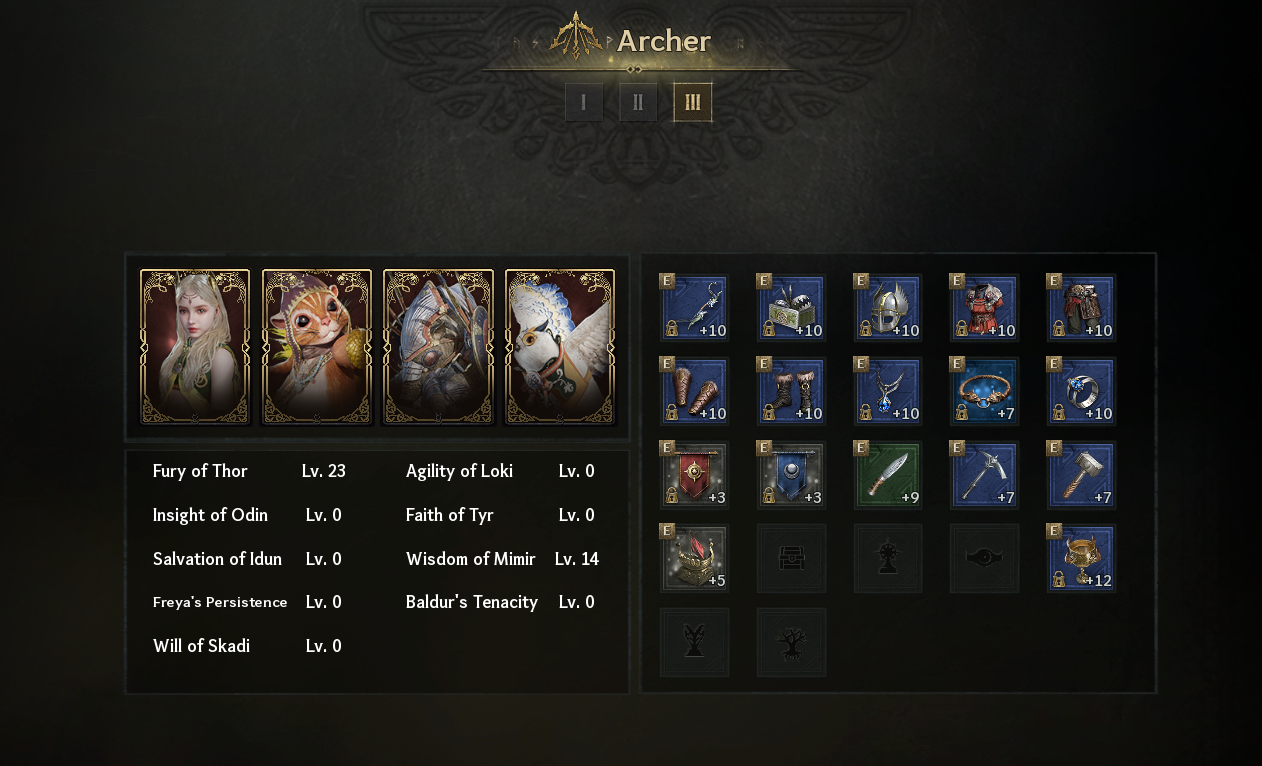Inspect the sapphire ring slot
The width and height of the screenshot is (1262, 766).
pyautogui.click(x=1081, y=392)
